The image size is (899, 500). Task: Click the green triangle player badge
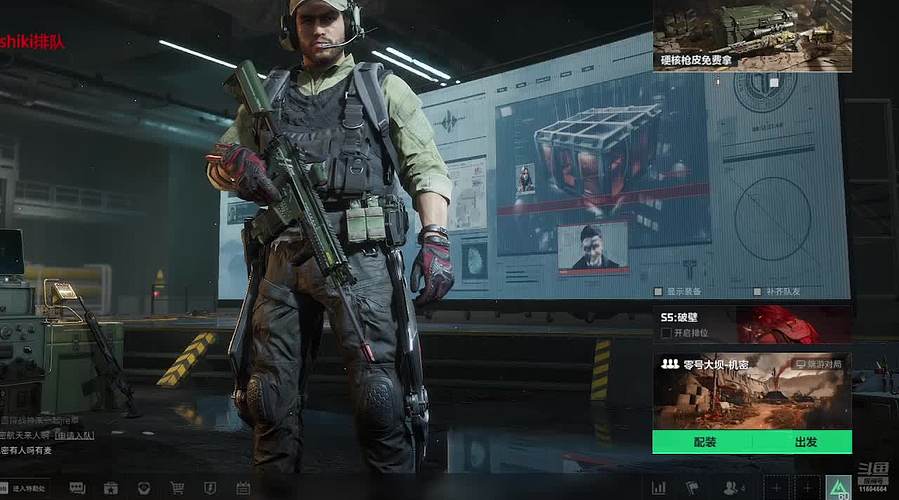(837, 487)
